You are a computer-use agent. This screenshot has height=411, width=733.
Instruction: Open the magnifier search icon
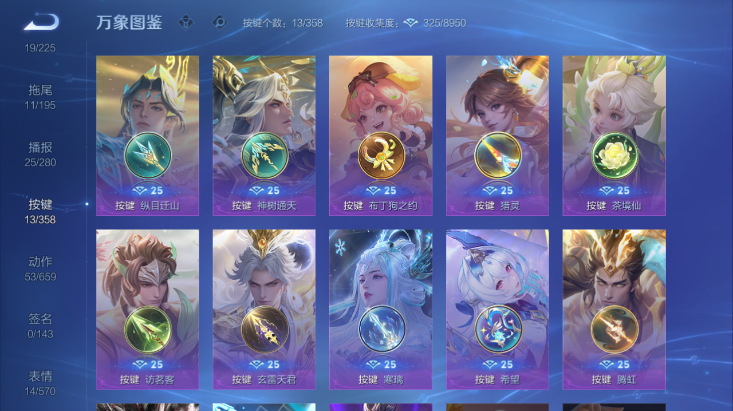click(219, 22)
